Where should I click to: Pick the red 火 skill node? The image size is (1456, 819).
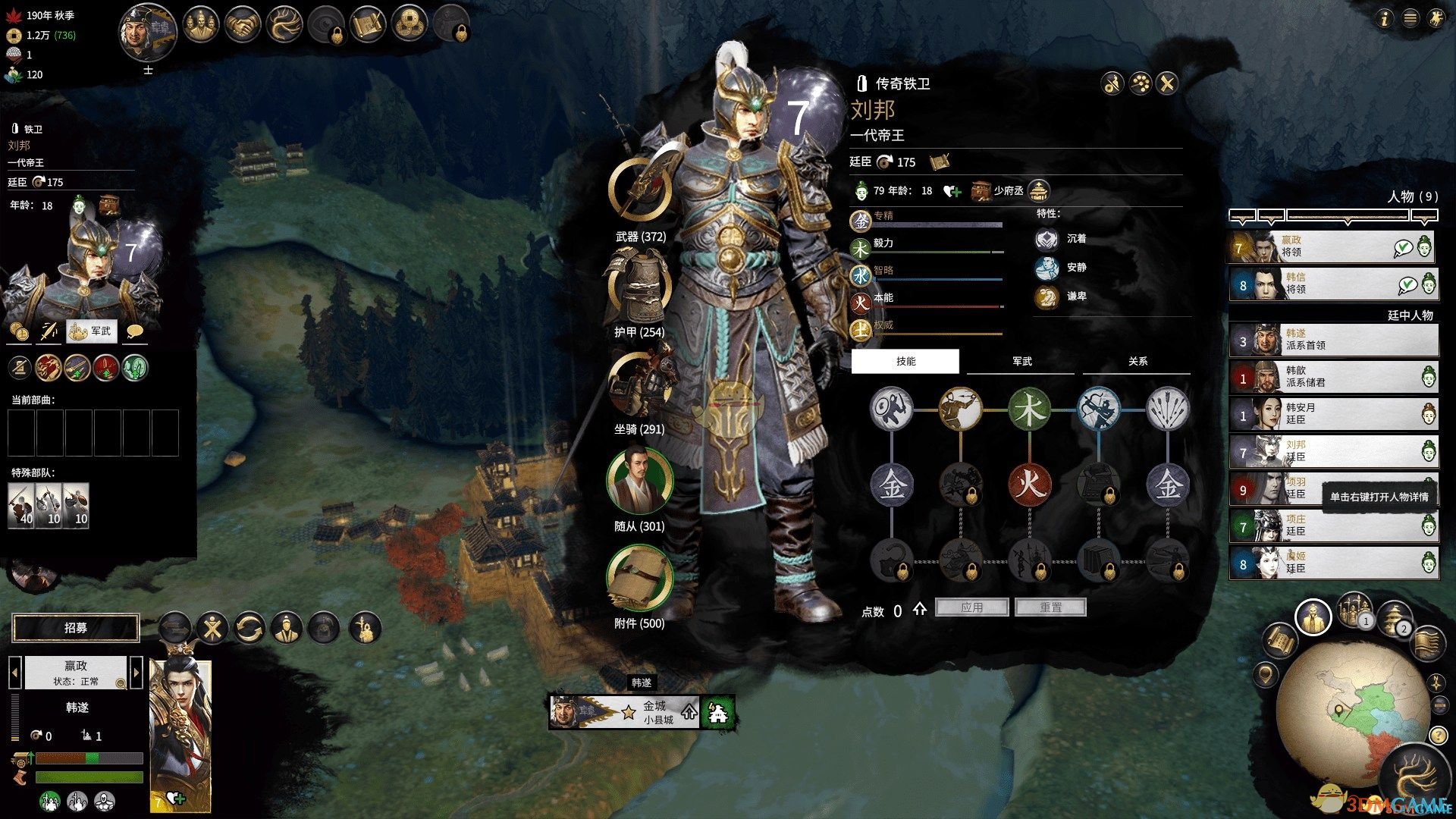[1029, 483]
